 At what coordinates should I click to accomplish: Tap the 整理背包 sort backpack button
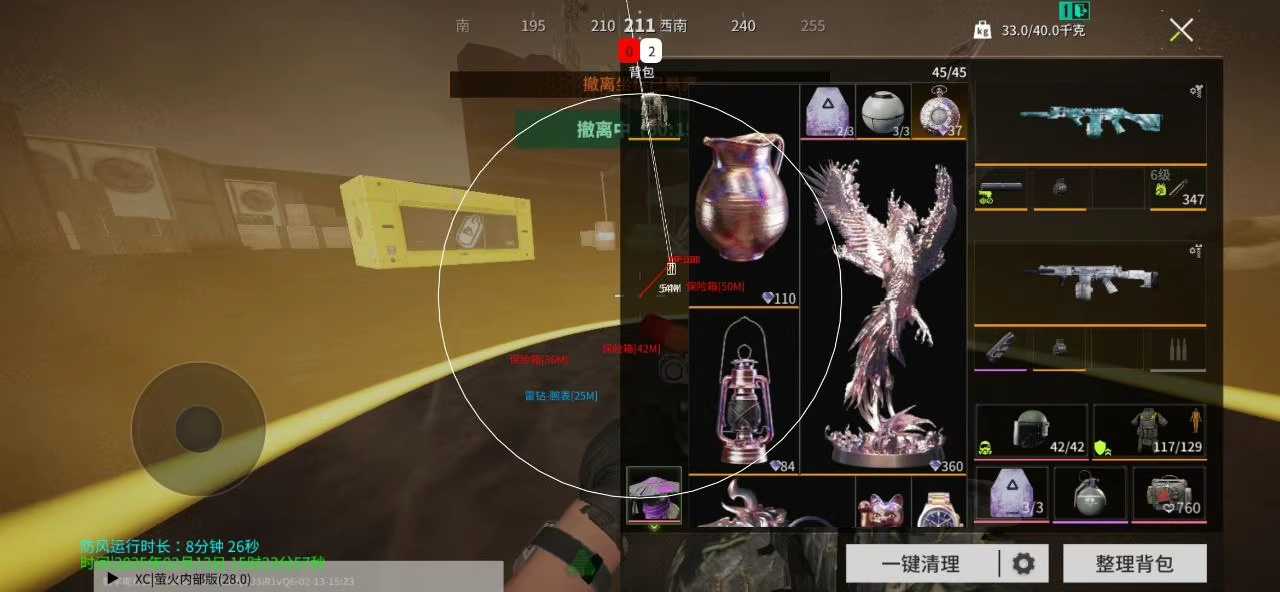pos(1134,564)
